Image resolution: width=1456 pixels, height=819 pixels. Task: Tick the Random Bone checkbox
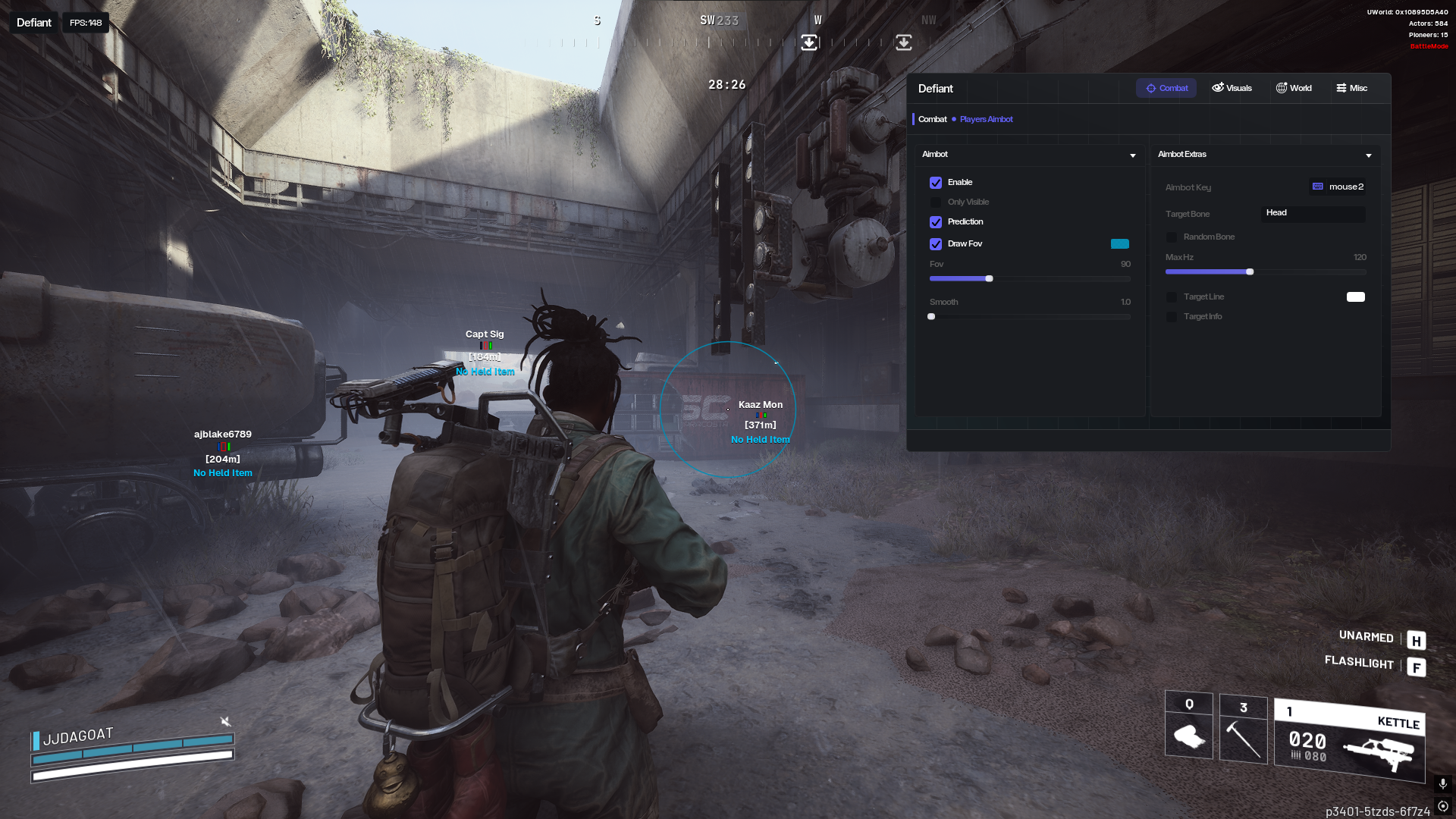[1172, 237]
